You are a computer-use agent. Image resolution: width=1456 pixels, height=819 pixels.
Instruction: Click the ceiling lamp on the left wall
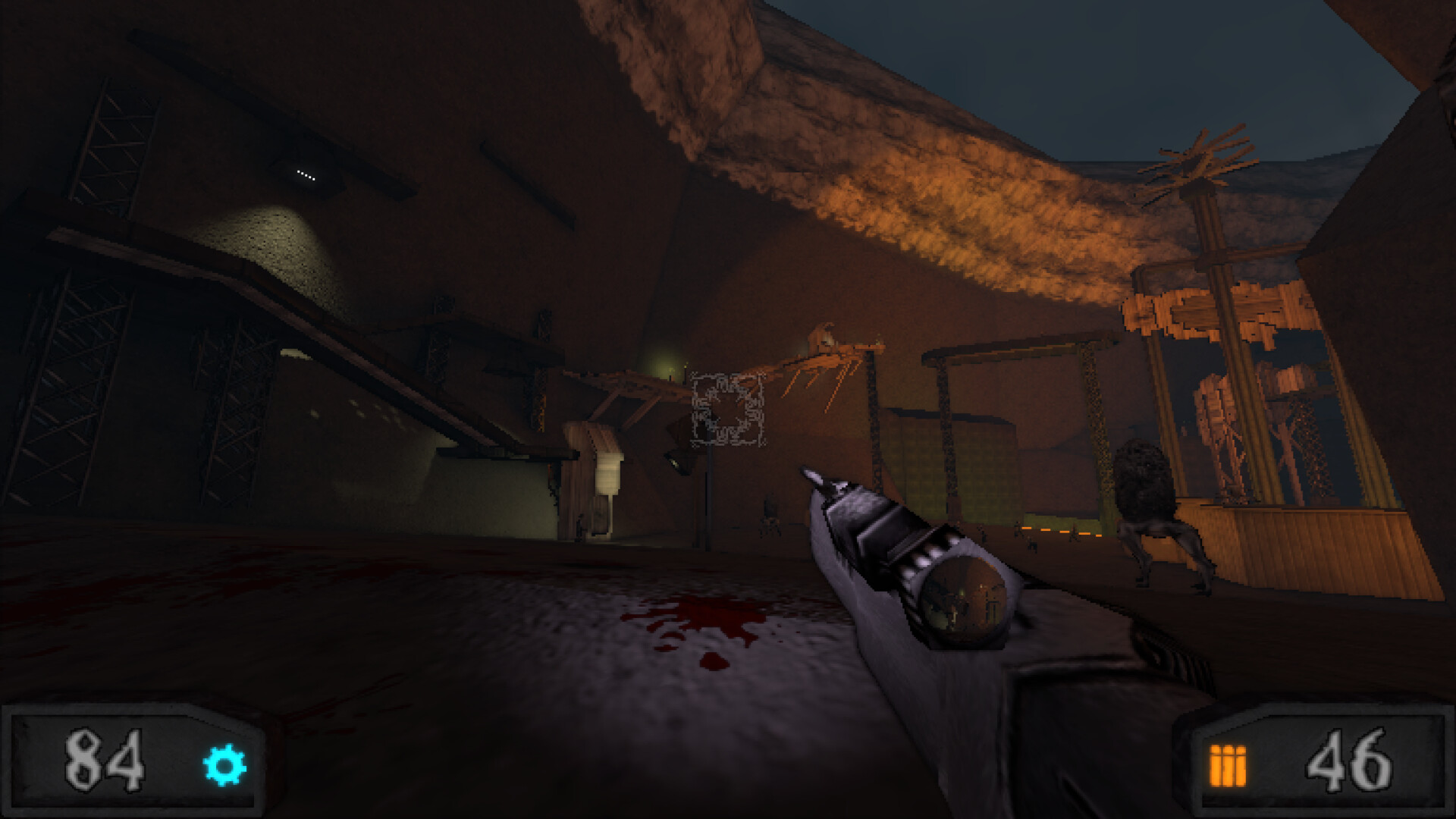click(x=307, y=176)
